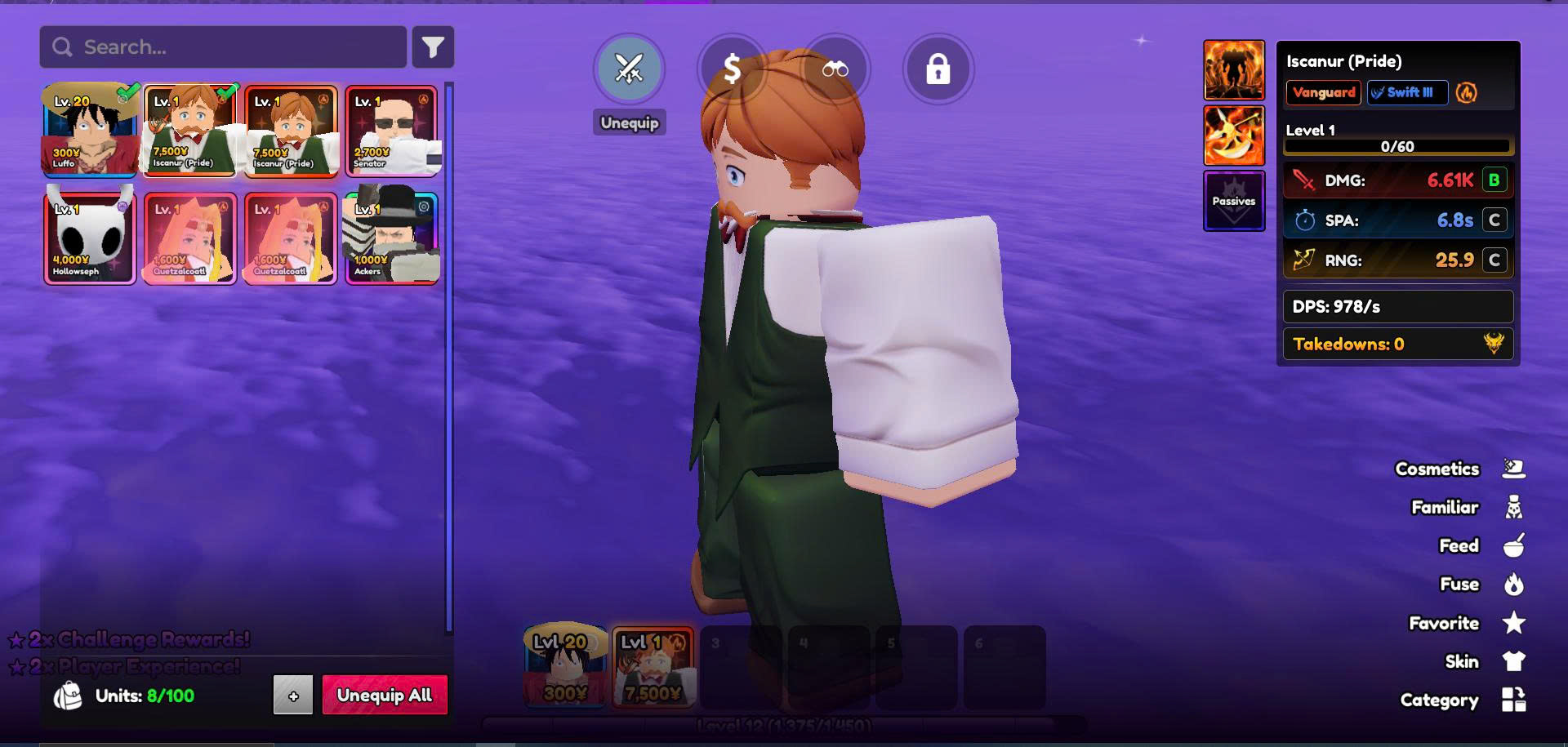Select the Level 20 Luffo unit card
Viewport: 1568px width, 747px height.
tap(90, 131)
